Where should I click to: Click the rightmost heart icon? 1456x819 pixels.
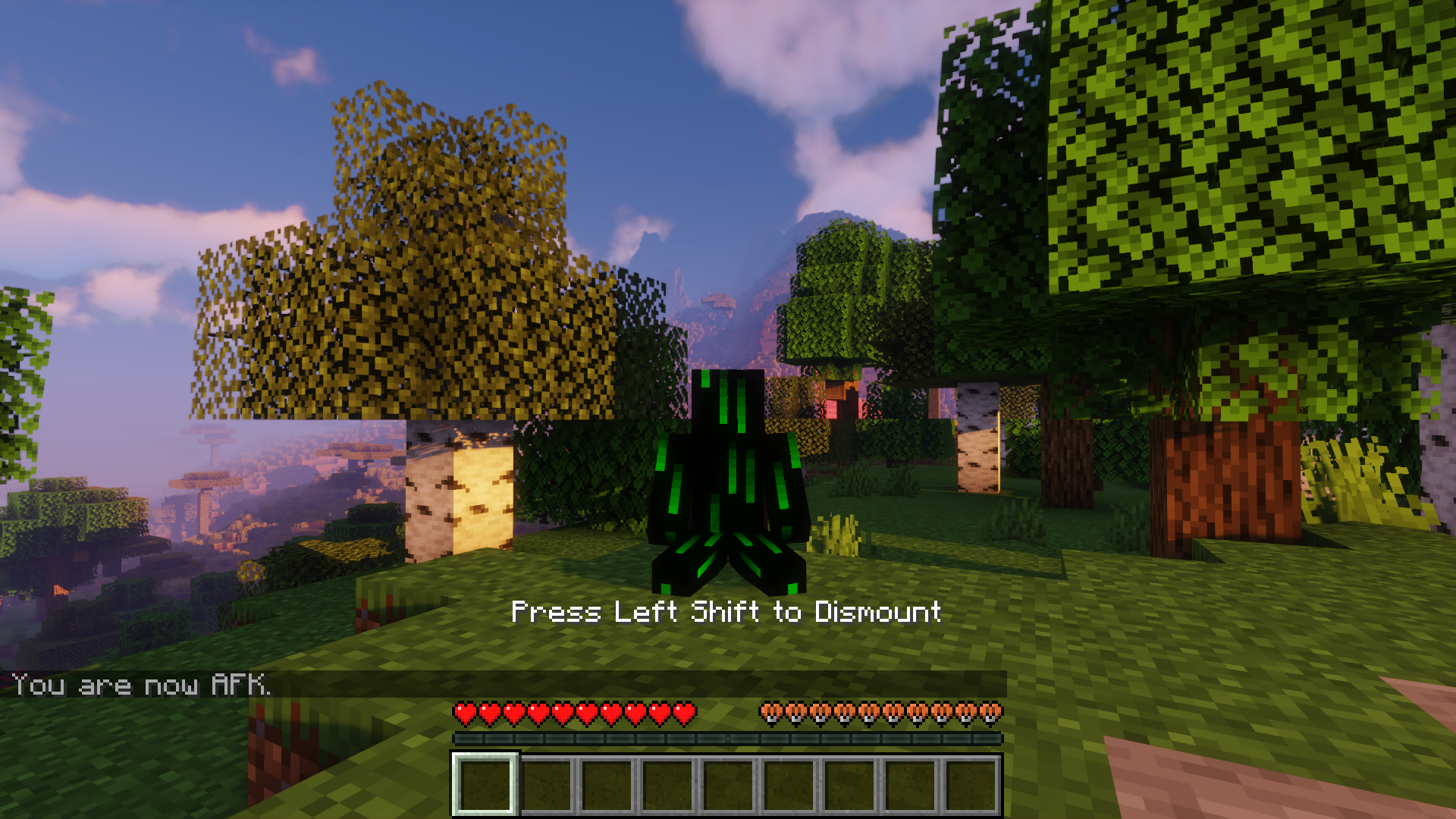coord(685,713)
